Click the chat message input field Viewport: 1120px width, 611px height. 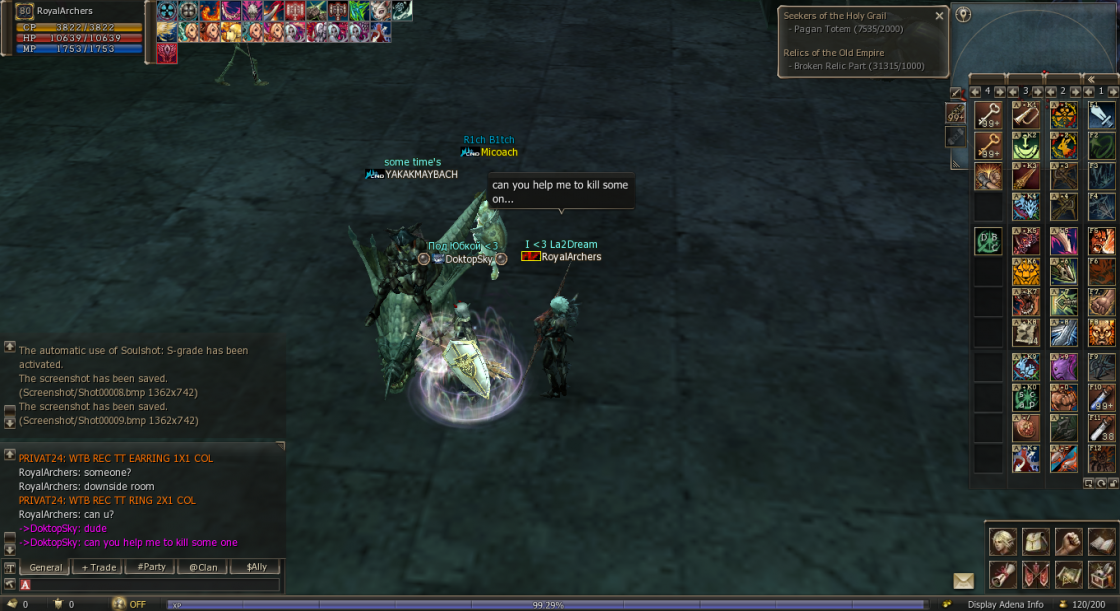[150, 584]
